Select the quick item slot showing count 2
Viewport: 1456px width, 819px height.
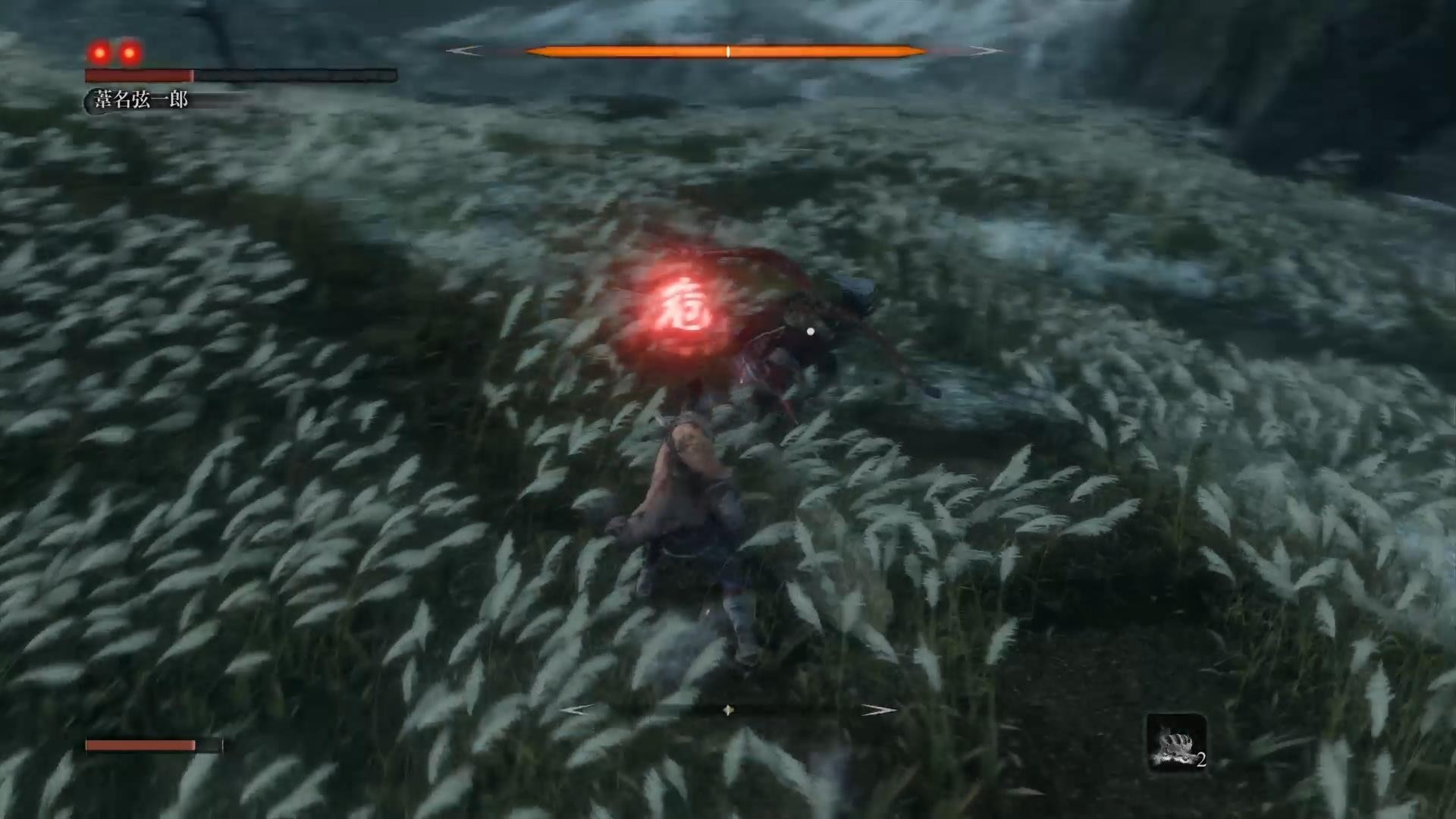coord(1176,743)
